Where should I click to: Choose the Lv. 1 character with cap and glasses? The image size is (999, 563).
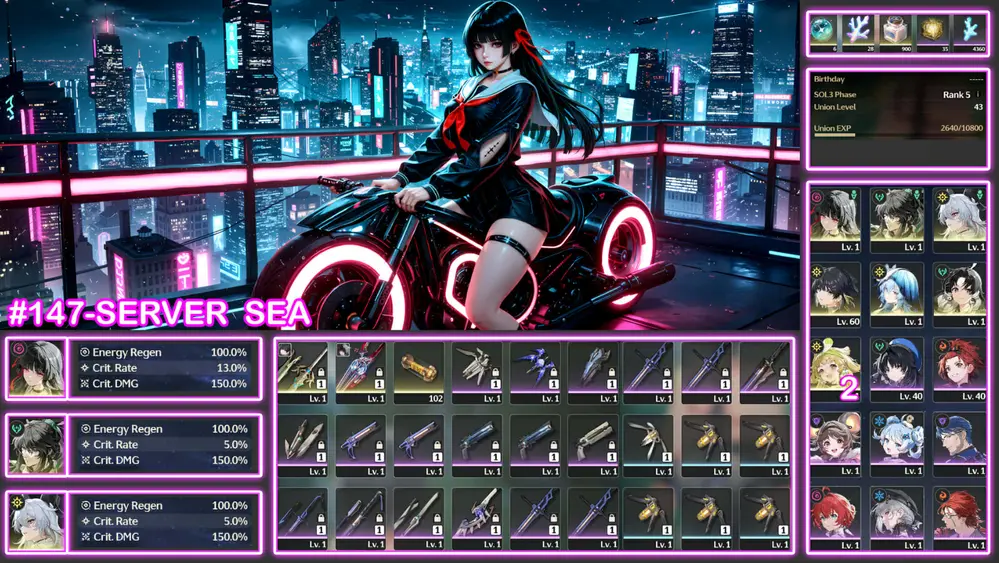click(959, 438)
